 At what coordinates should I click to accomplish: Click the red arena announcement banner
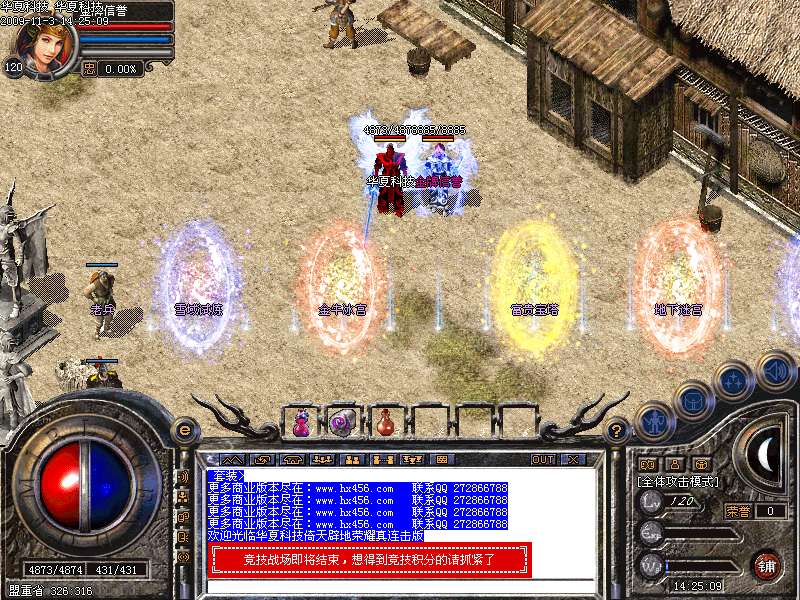(x=370, y=560)
